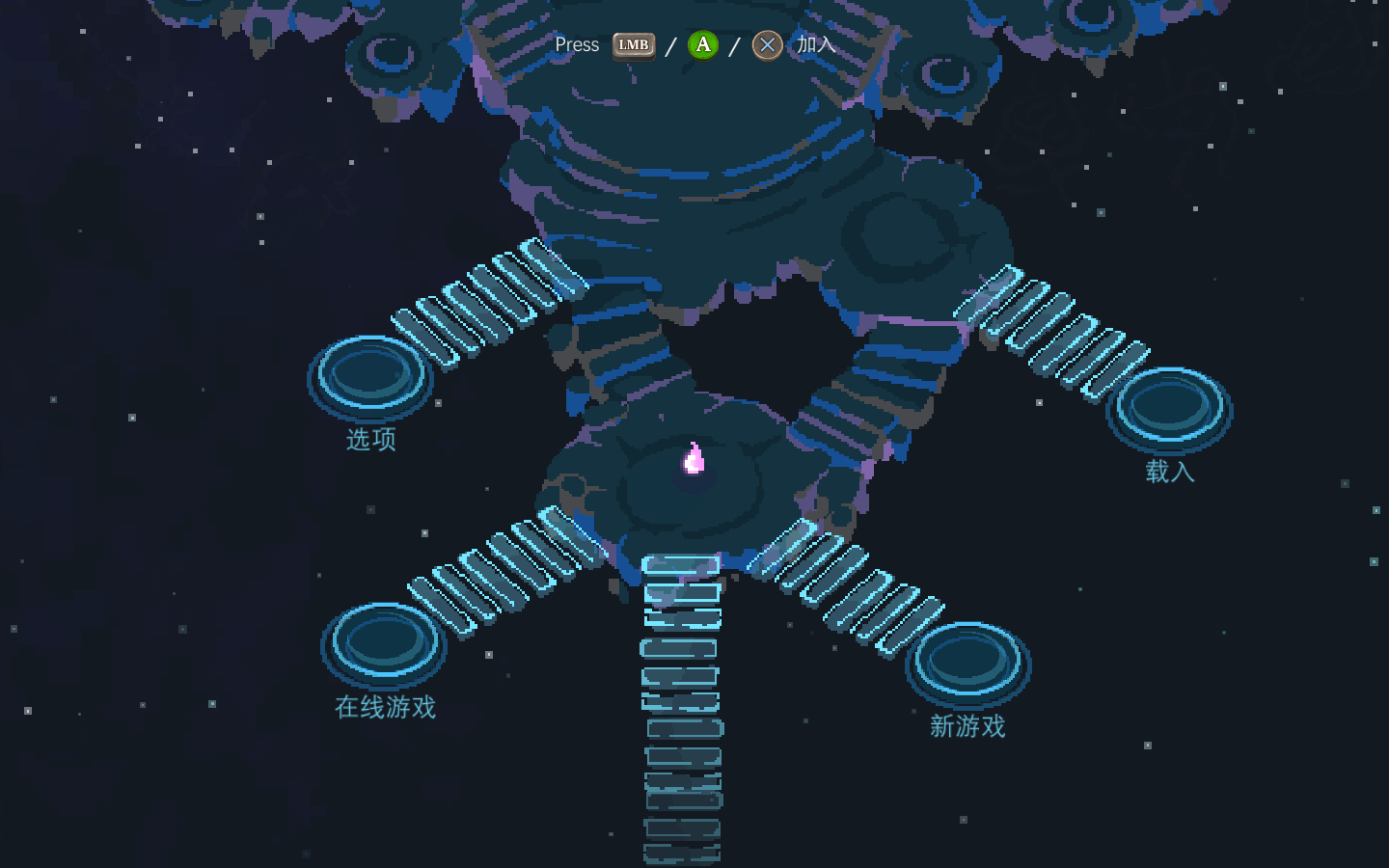Viewport: 1389px width, 868px height.
Task: Open the 选项 (Options) menu pad
Action: click(x=370, y=374)
